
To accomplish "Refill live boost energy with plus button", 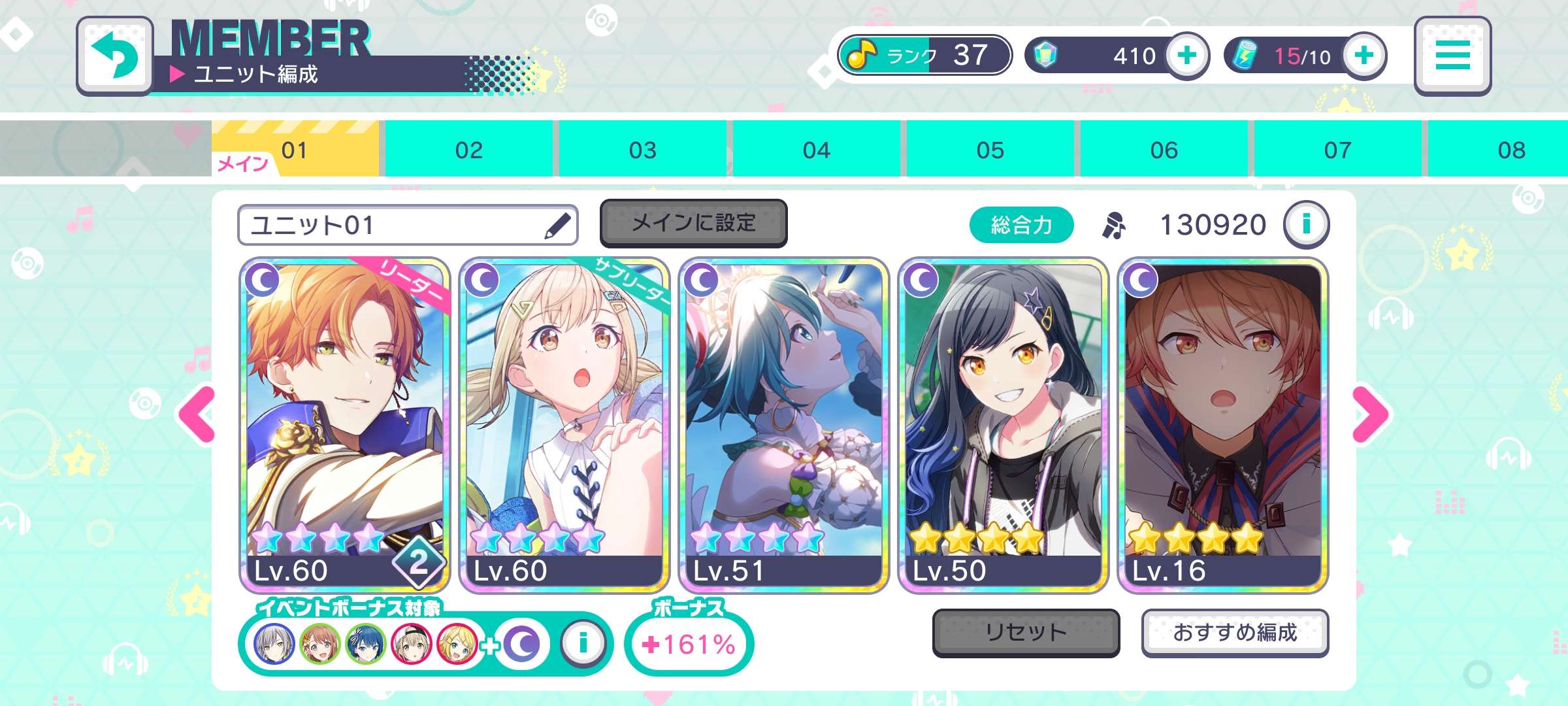I will [1364, 56].
